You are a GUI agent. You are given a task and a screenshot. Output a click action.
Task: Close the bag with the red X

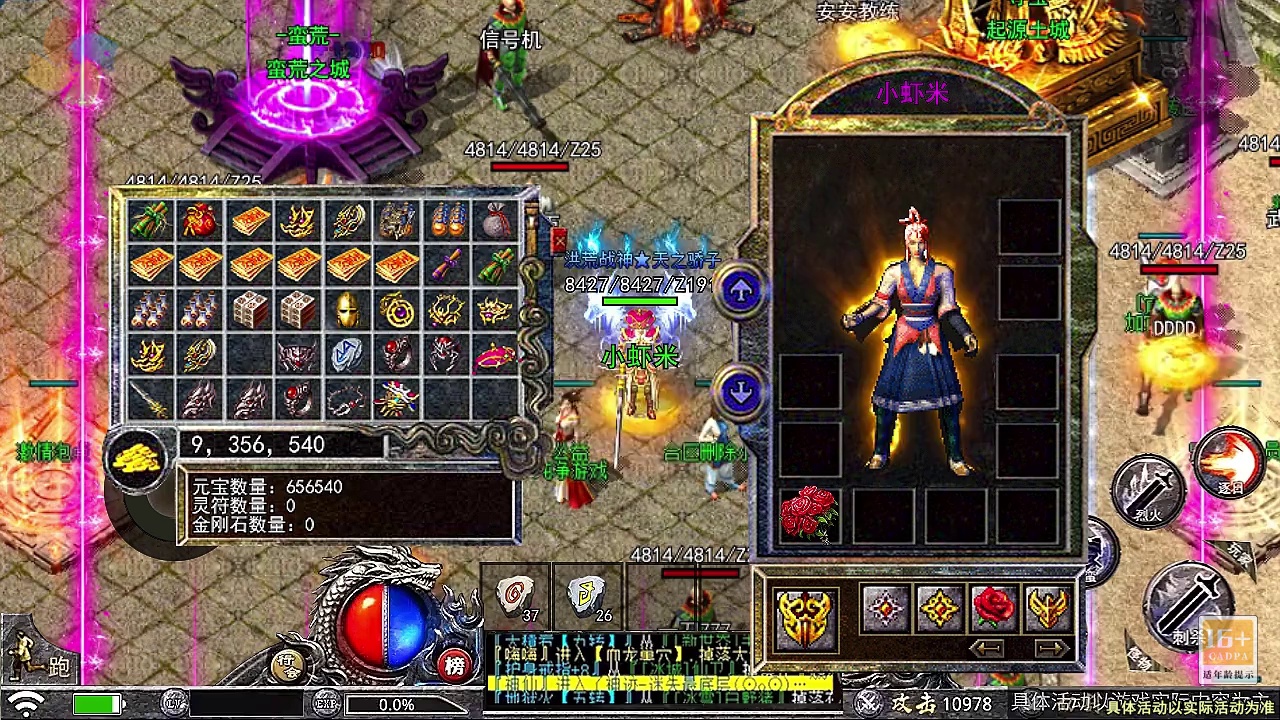558,240
